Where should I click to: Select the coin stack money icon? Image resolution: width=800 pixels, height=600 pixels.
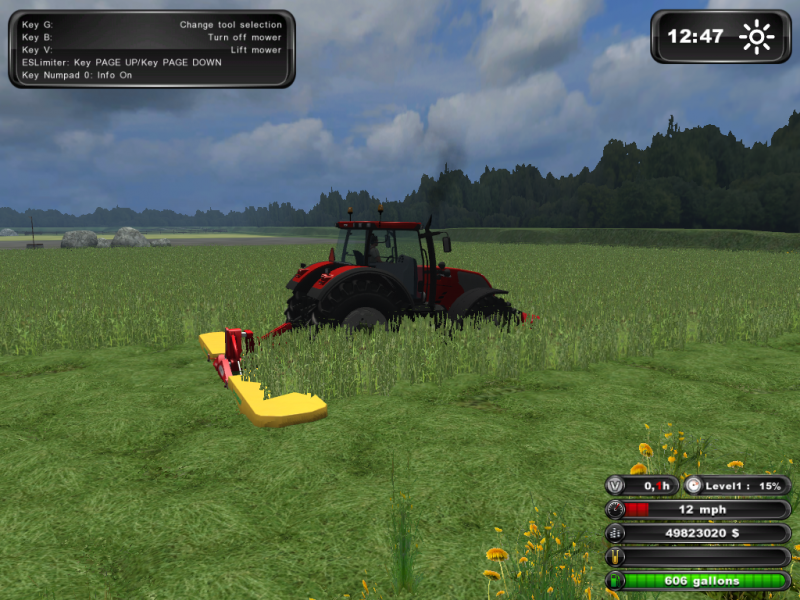coord(615,534)
